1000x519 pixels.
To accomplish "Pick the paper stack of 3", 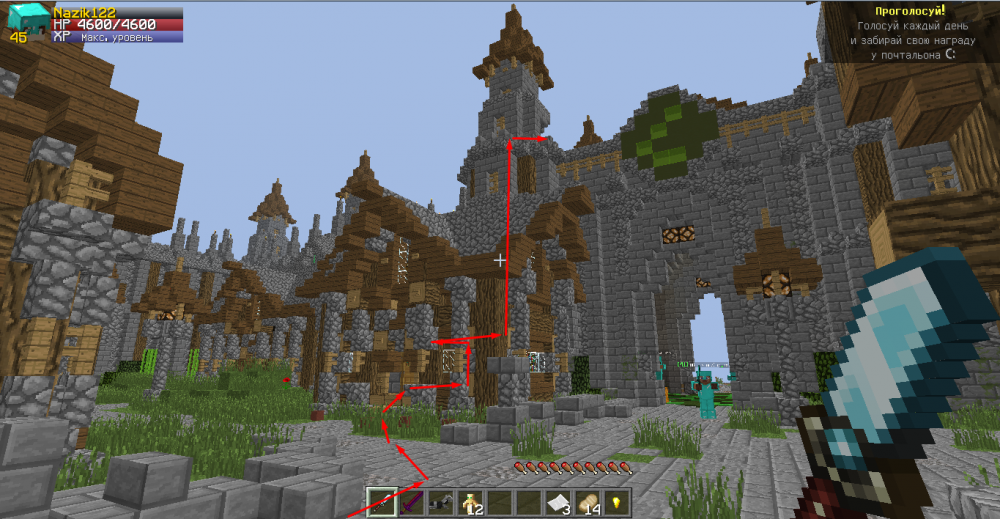I will [557, 502].
